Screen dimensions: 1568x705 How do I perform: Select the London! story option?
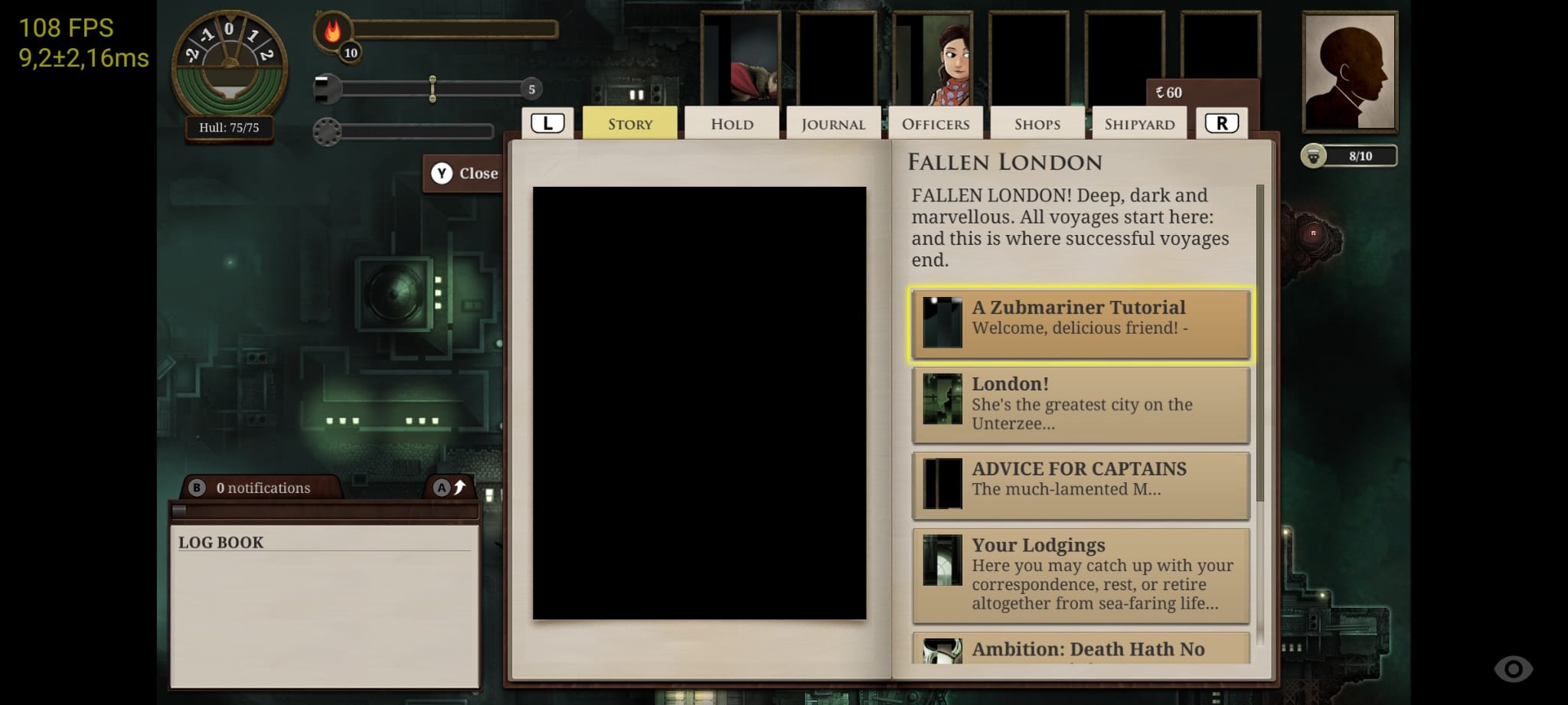1080,404
